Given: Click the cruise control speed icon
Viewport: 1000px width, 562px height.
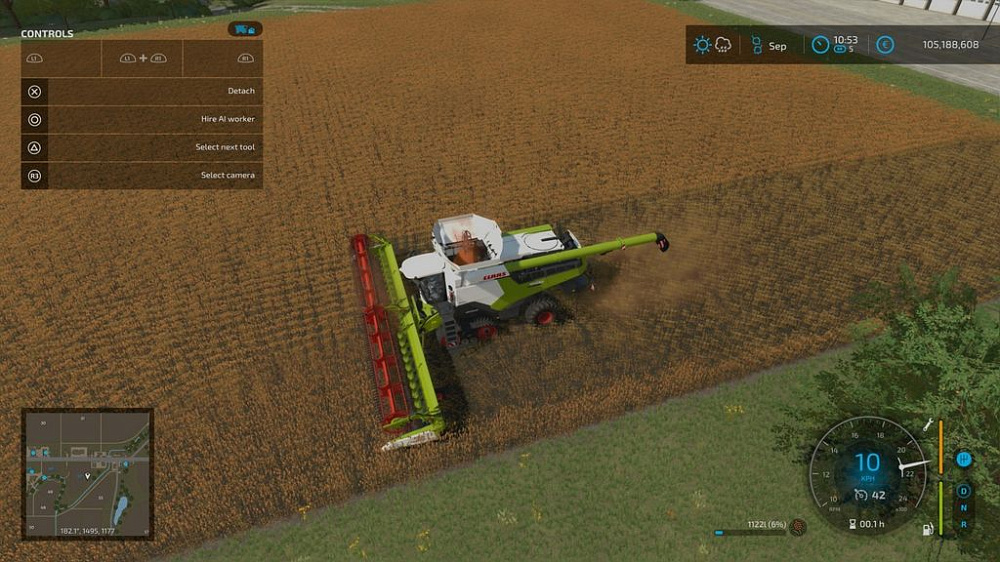Looking at the screenshot, I should click(x=861, y=495).
